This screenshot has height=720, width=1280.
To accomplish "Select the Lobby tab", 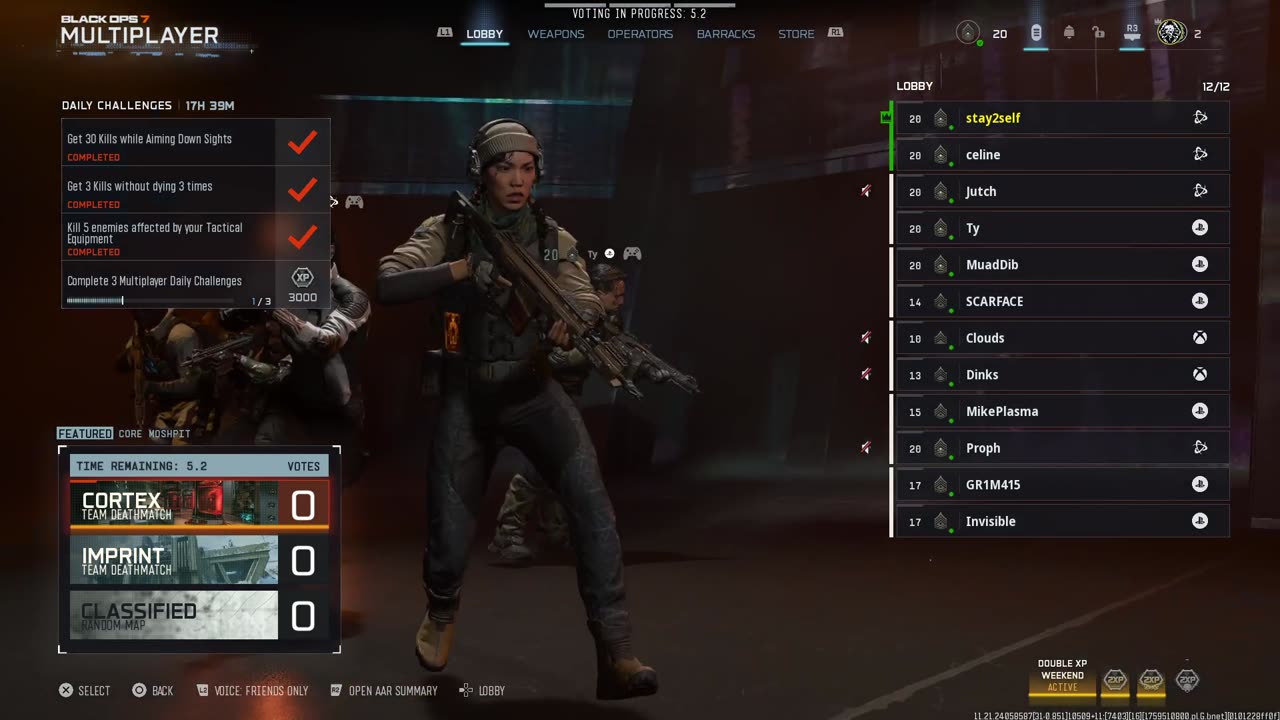I will pos(485,34).
